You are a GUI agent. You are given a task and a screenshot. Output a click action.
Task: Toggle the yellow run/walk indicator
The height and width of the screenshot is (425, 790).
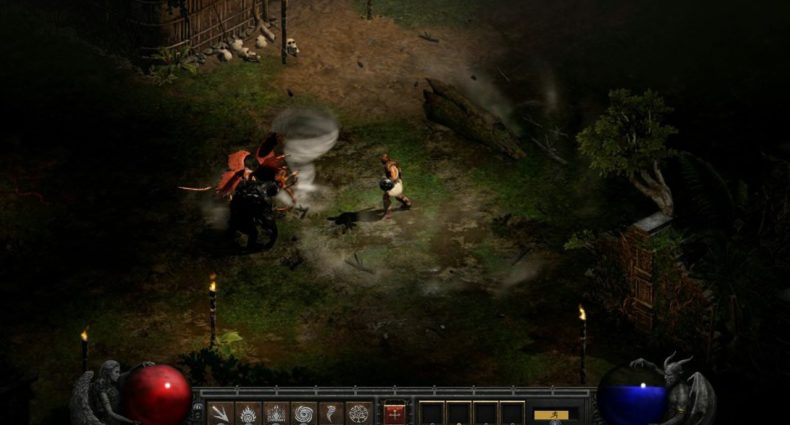551,414
